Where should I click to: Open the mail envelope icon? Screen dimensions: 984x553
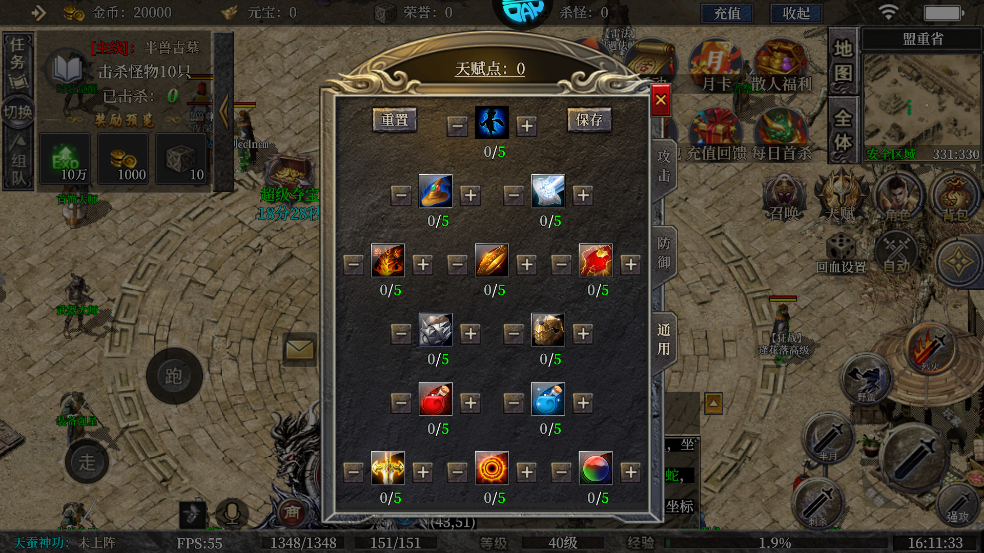click(x=299, y=349)
